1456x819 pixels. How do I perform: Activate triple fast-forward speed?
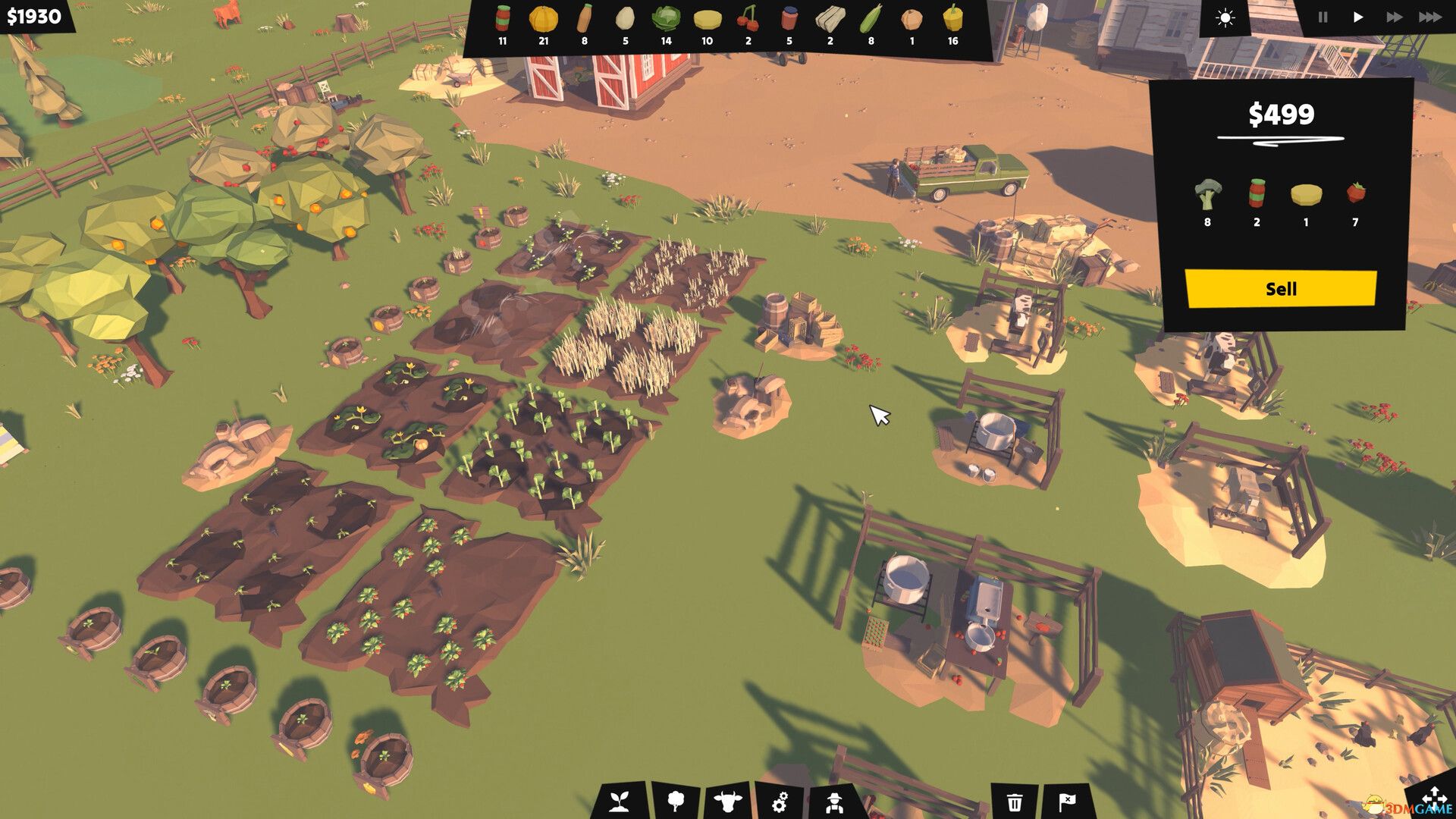tap(1430, 17)
